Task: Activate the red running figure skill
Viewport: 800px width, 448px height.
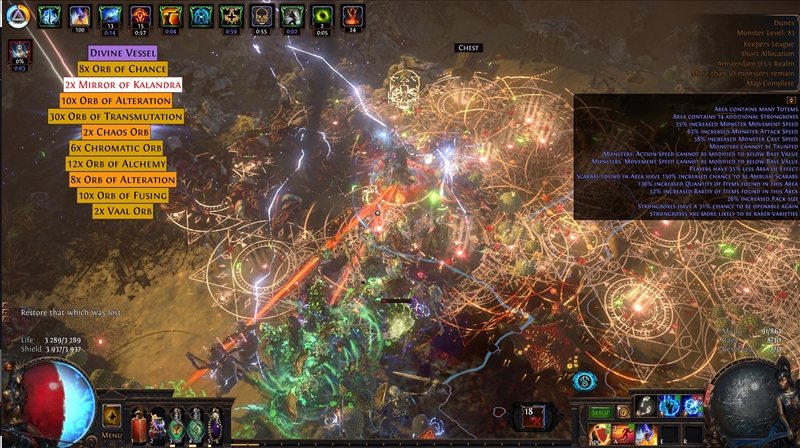Action: 623,432
